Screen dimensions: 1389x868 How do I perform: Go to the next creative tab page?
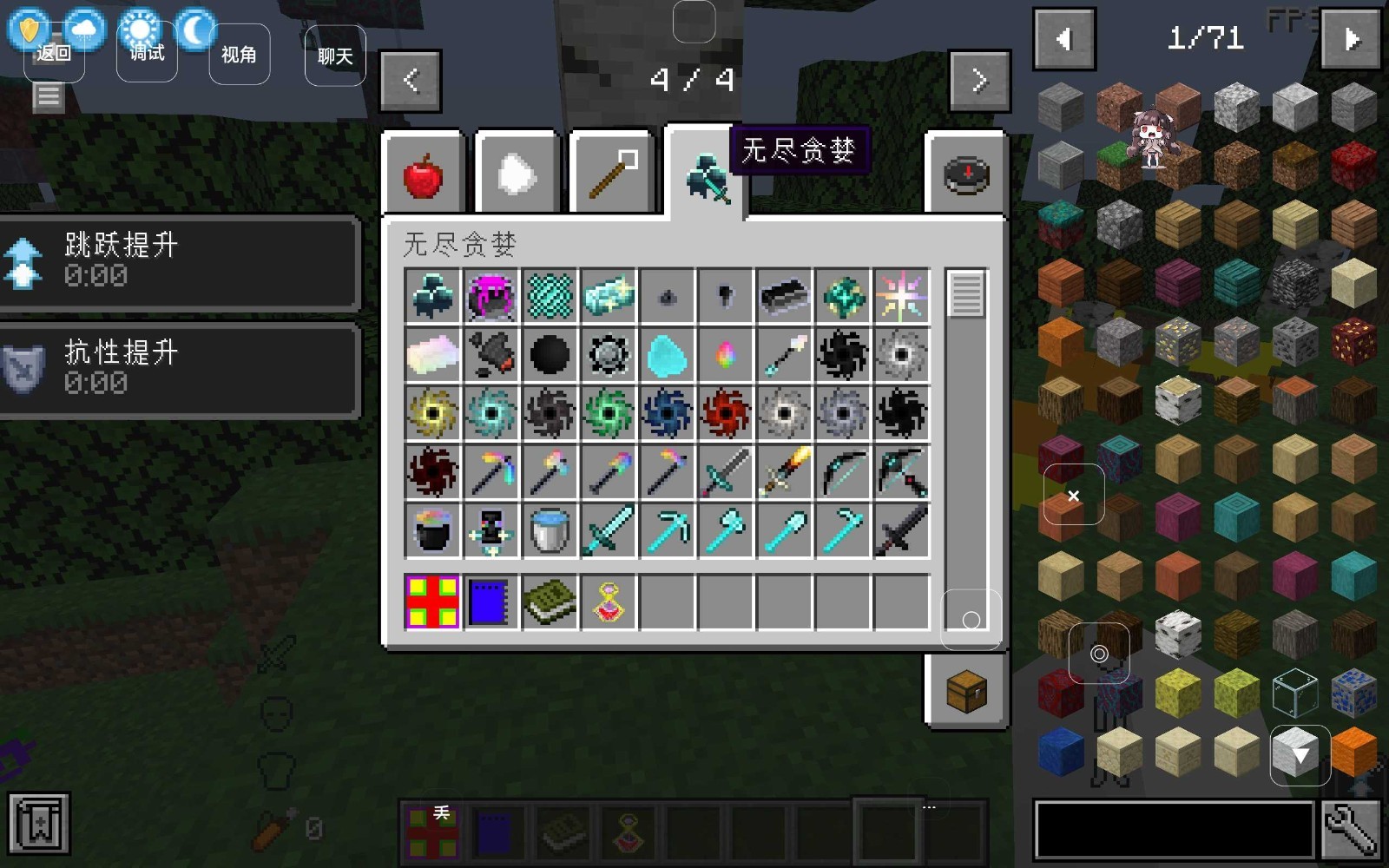[x=980, y=81]
